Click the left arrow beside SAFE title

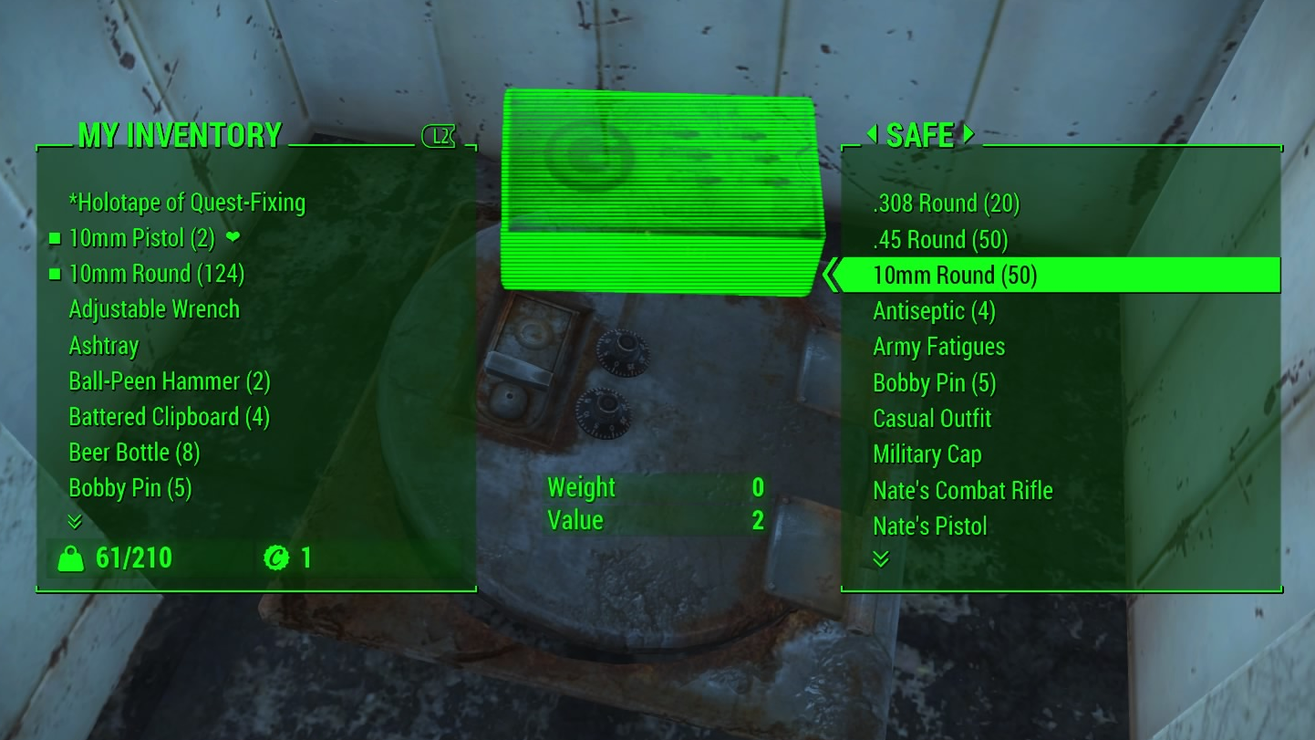(872, 133)
